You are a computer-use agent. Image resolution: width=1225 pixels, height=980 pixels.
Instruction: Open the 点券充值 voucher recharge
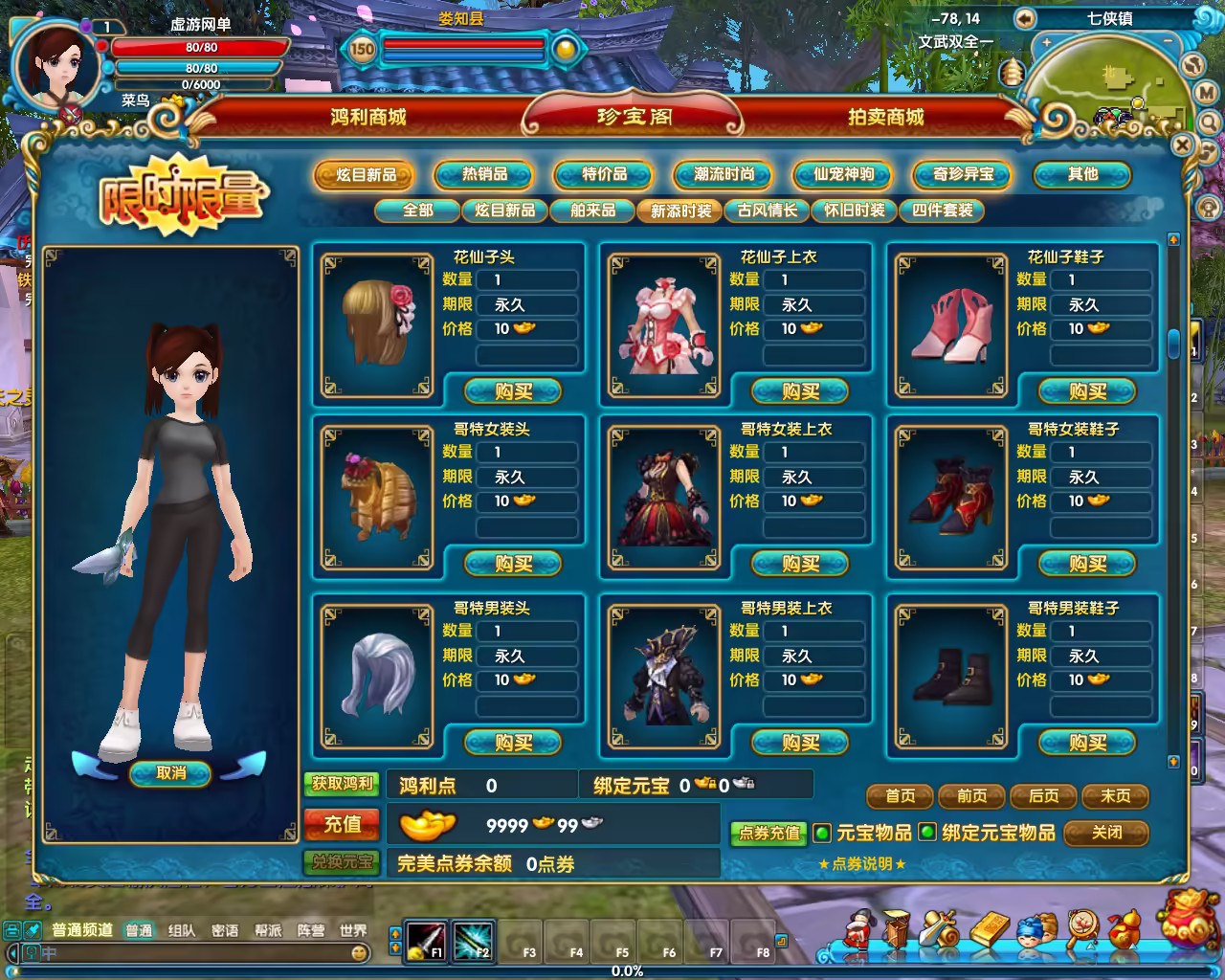click(x=768, y=833)
